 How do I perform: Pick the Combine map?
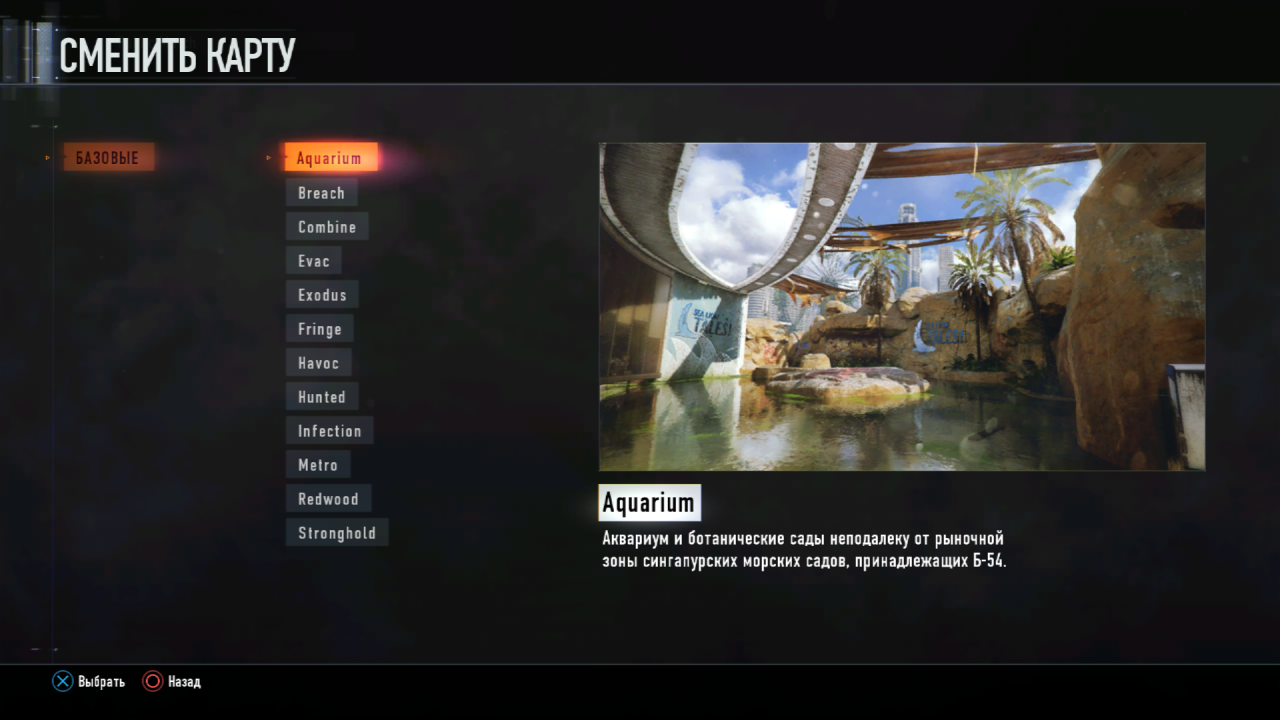point(327,227)
